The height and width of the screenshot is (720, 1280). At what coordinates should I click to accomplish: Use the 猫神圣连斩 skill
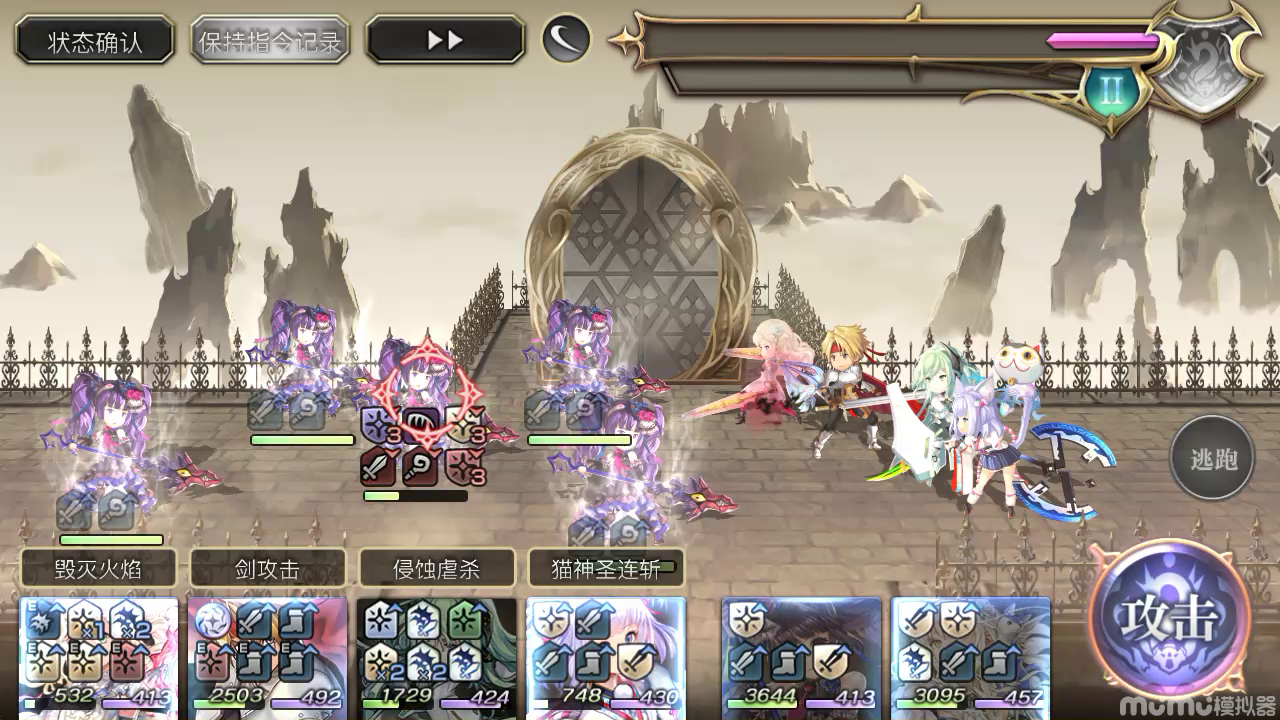(605, 568)
